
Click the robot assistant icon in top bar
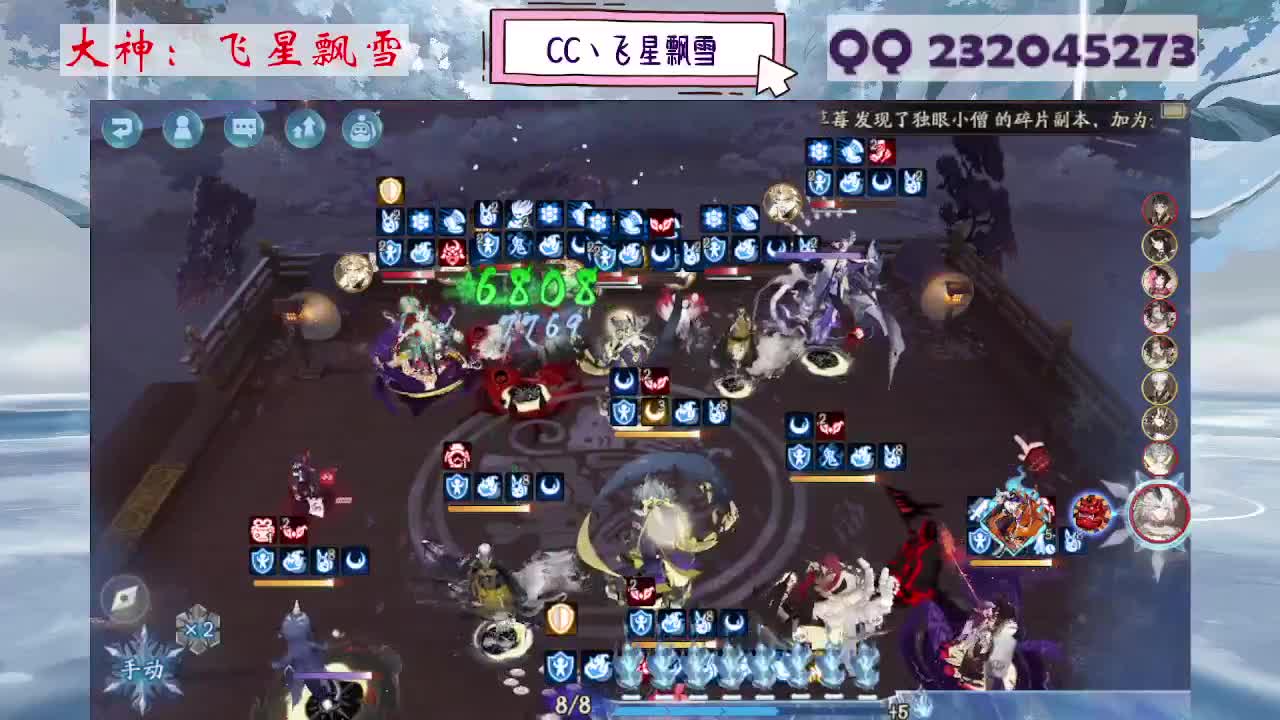coord(362,128)
